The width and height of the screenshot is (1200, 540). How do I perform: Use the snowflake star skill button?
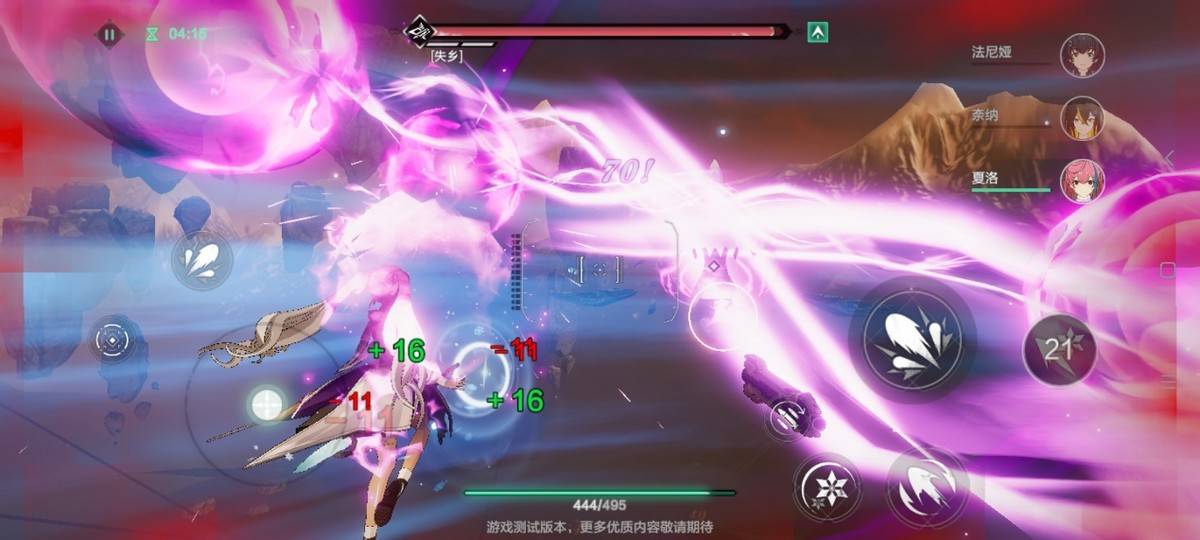[x=827, y=487]
